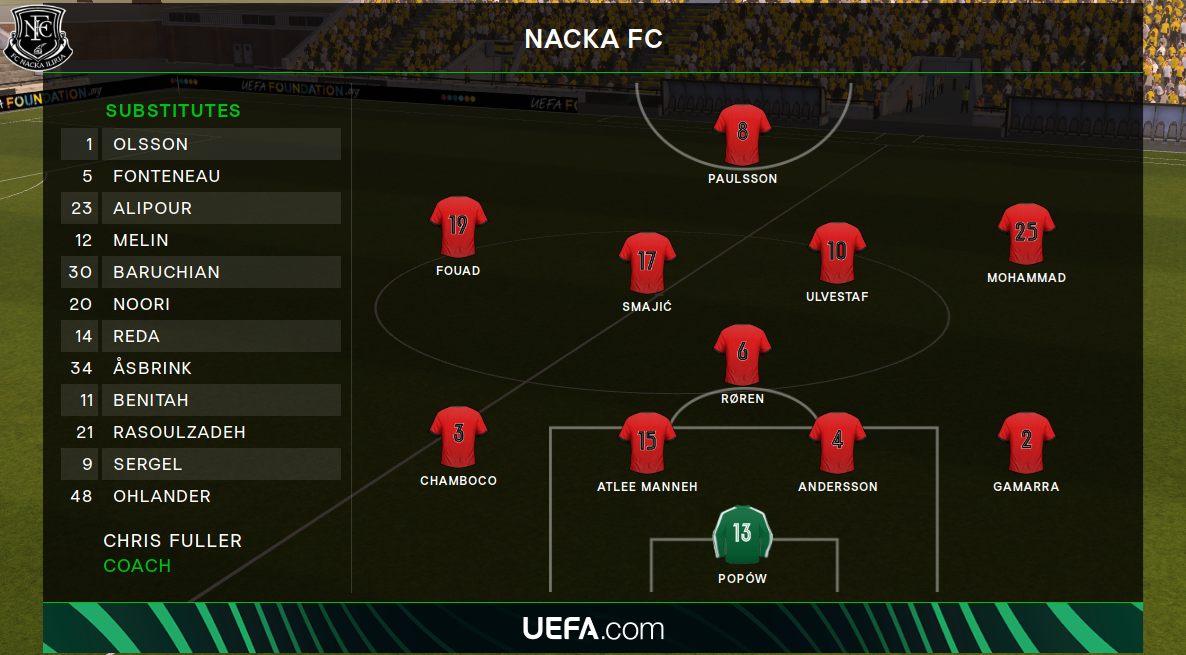This screenshot has height=655, width=1186.
Task: Open the UEFA.com banner link
Action: [x=593, y=629]
